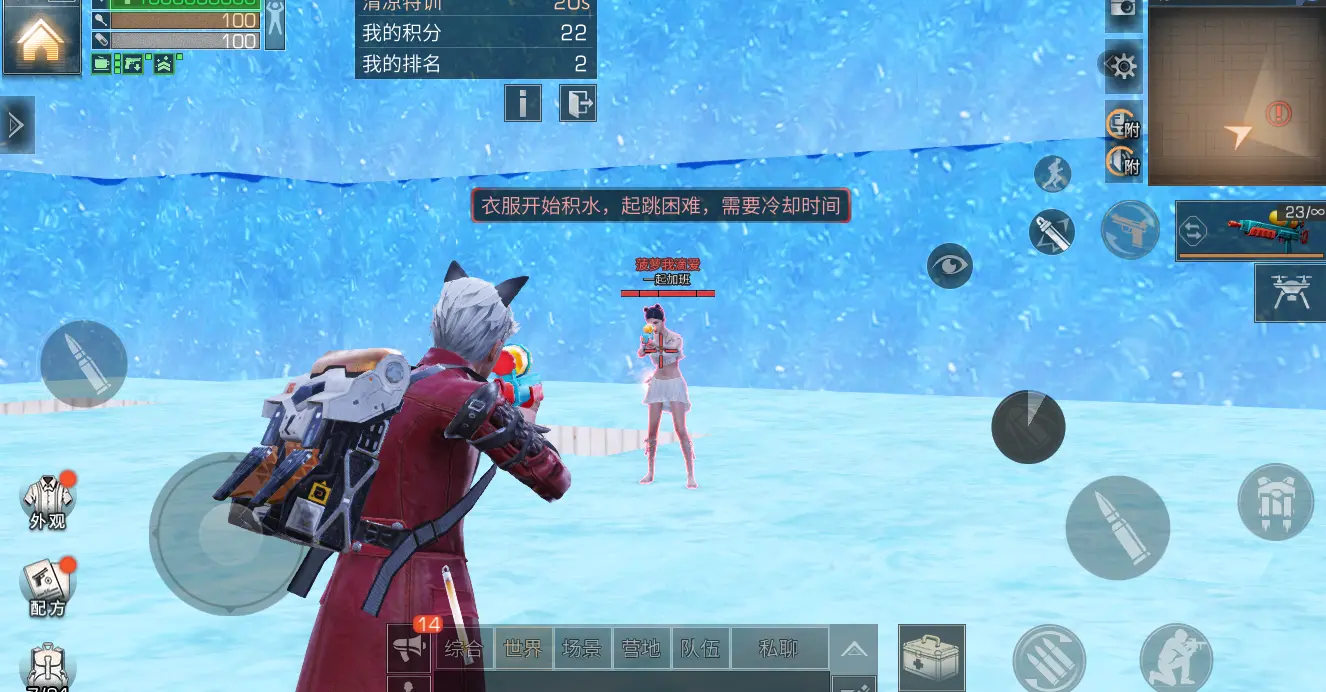Open the 配方 recipes menu
The image size is (1326, 692).
point(47,587)
